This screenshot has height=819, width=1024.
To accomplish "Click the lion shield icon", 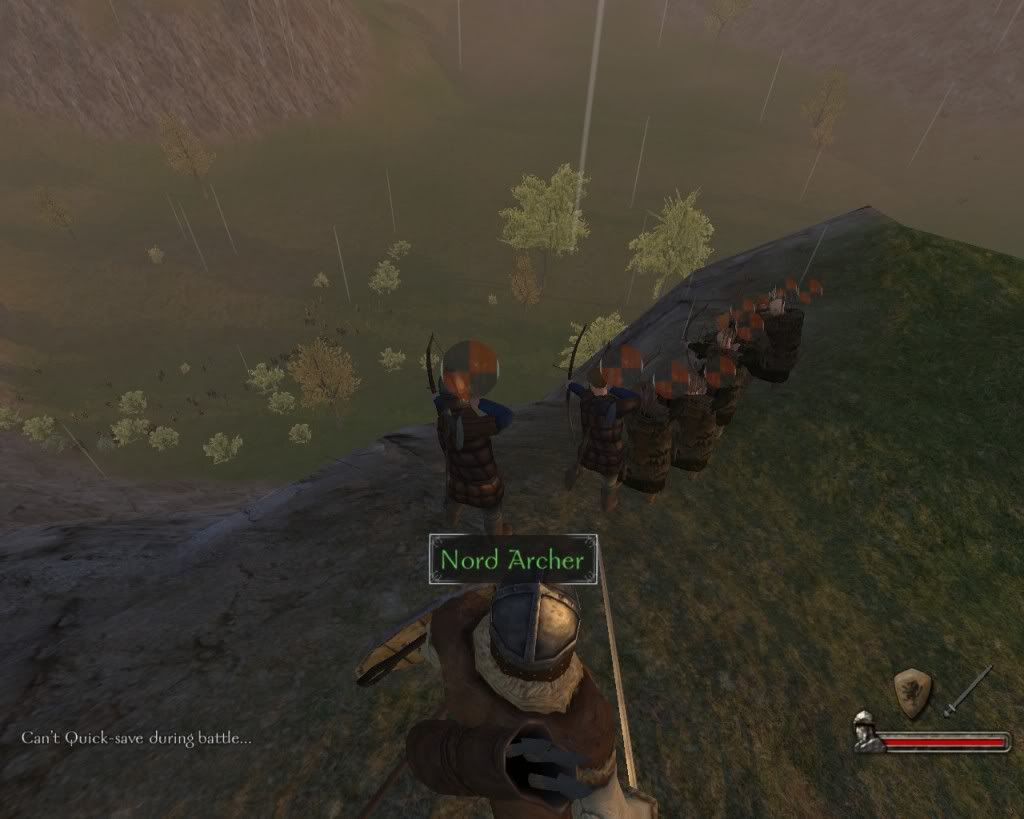I will [912, 692].
